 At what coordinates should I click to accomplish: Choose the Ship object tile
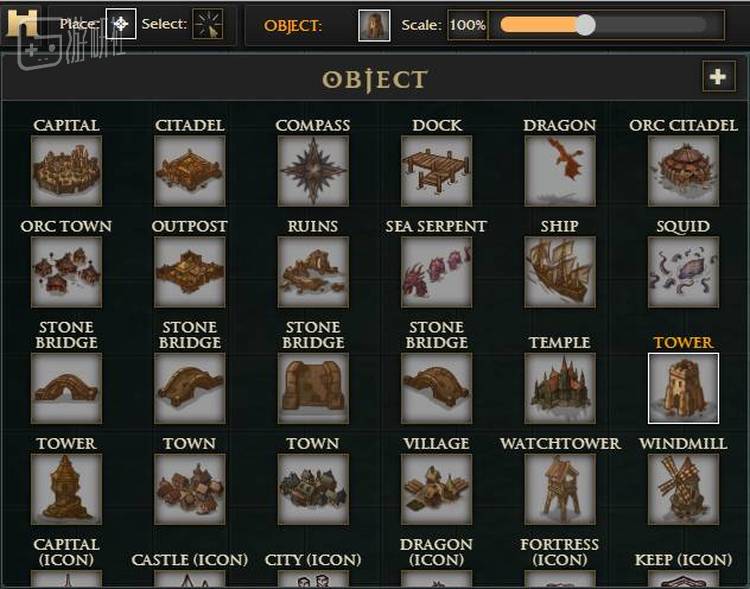point(560,272)
